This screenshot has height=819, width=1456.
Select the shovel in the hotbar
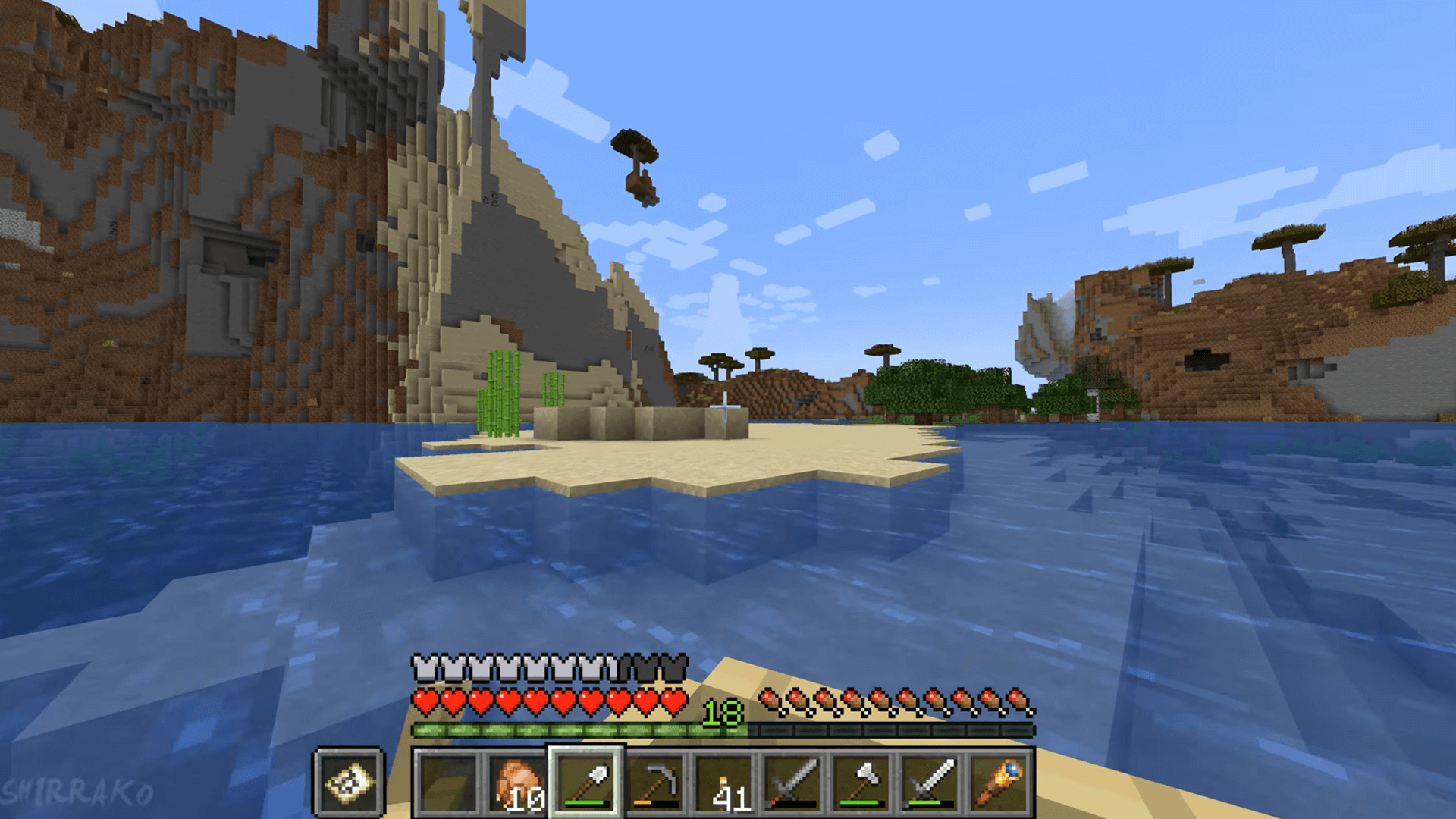(x=584, y=781)
